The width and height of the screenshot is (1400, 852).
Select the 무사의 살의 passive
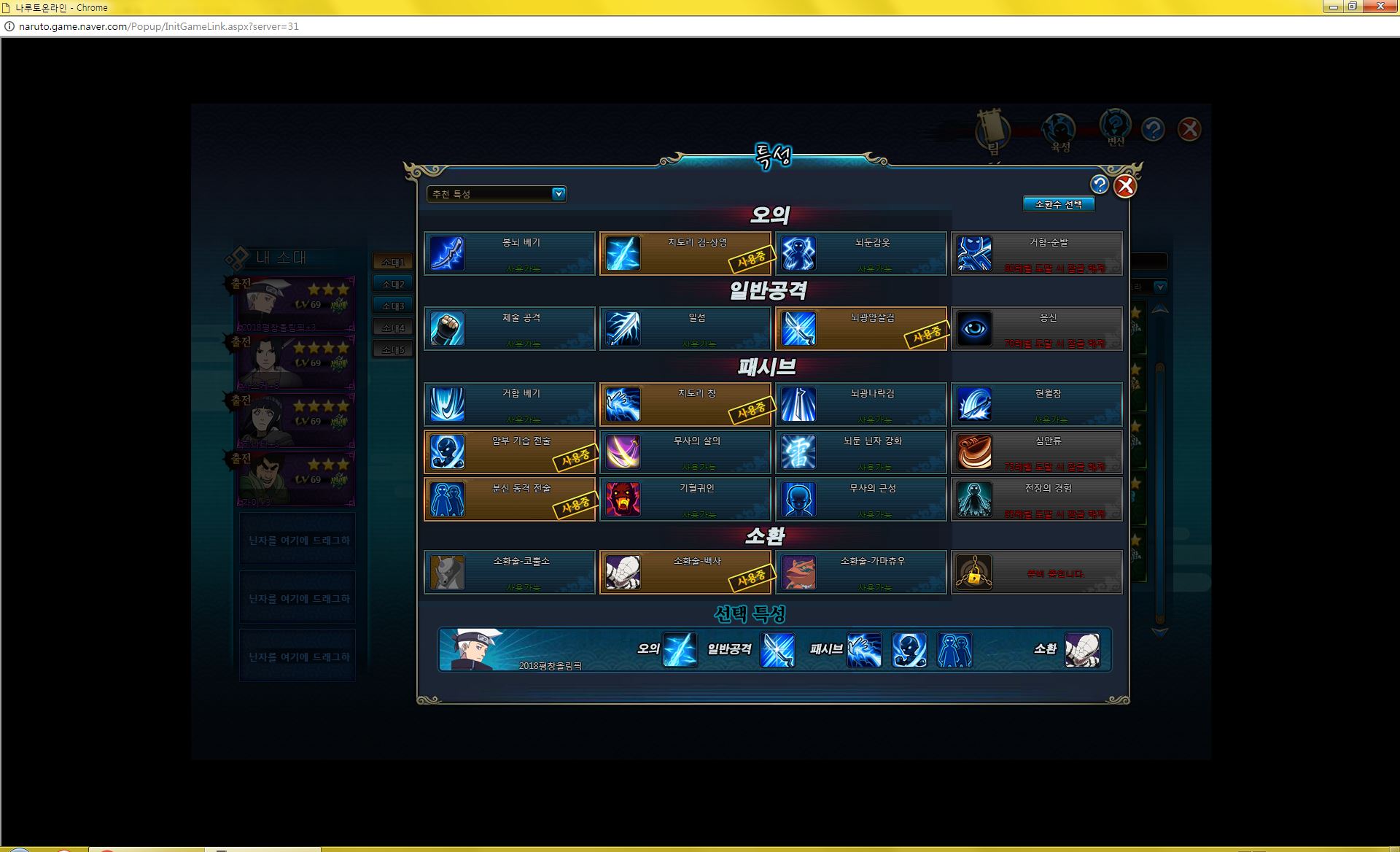pyautogui.click(x=685, y=452)
